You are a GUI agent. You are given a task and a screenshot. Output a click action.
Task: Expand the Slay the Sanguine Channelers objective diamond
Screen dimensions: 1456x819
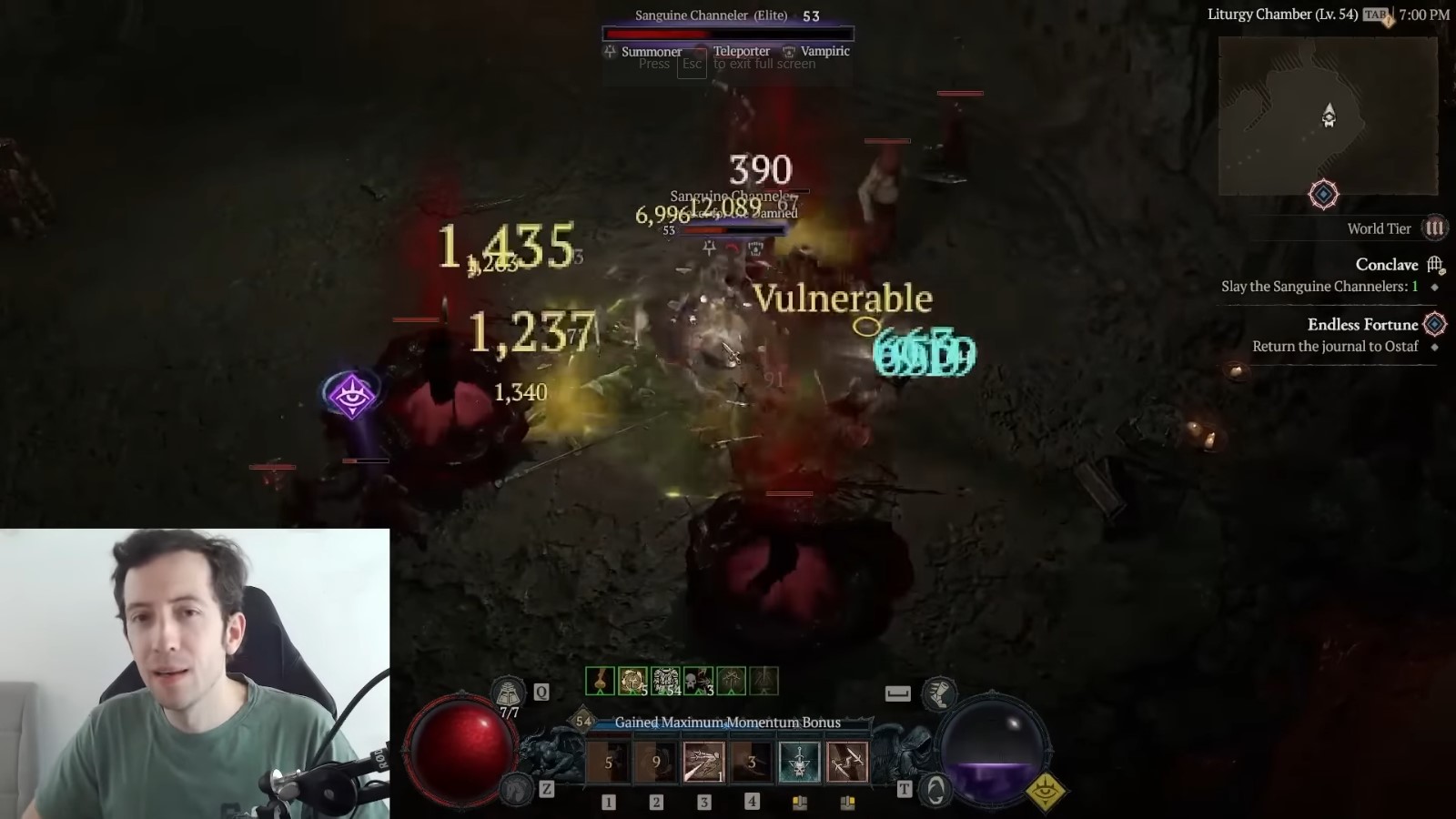1435,288
